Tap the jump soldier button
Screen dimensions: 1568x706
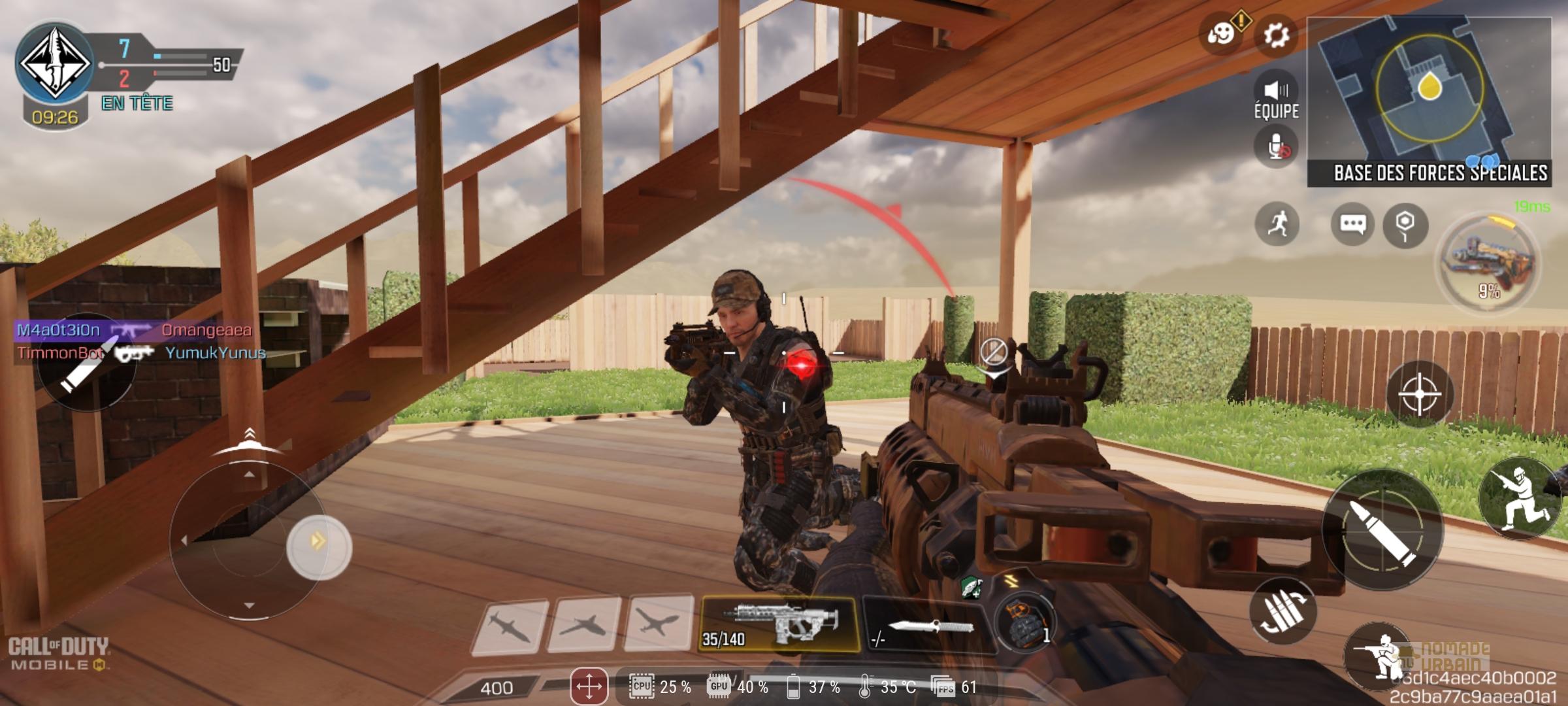1520,498
